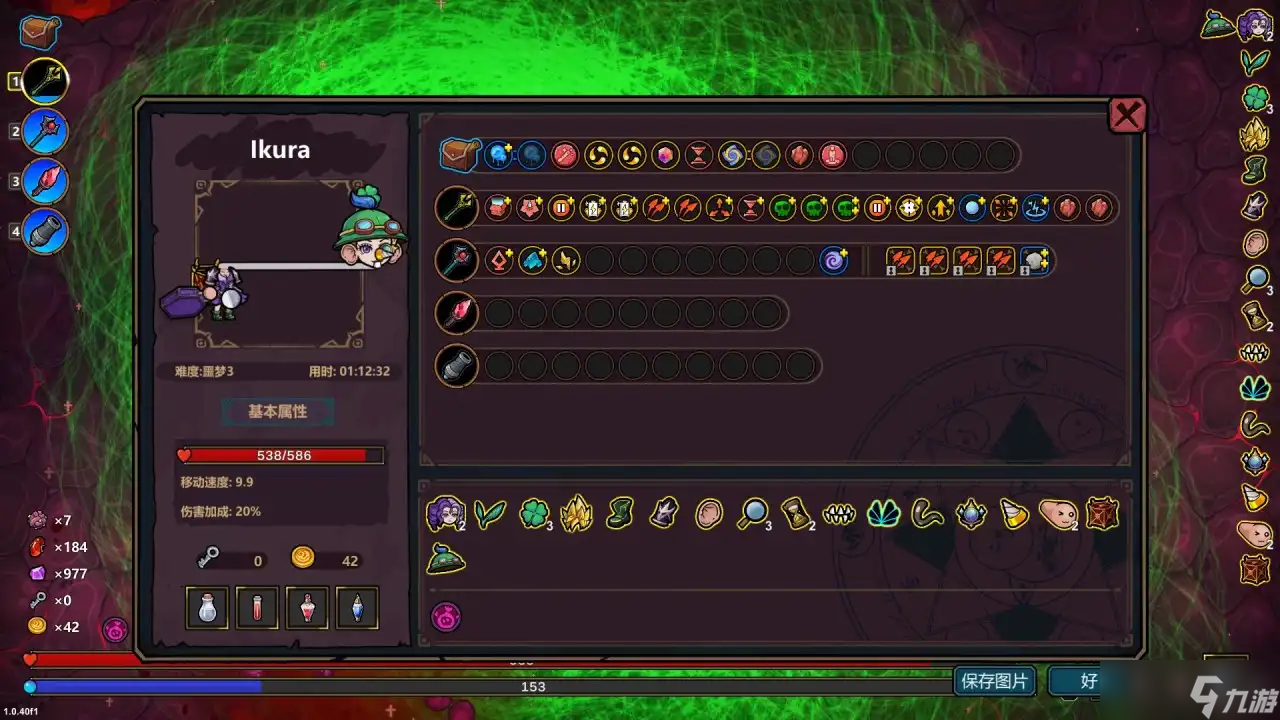Click the white rock spell with blue border
Image resolution: width=1280 pixels, height=720 pixels.
coord(1035,261)
